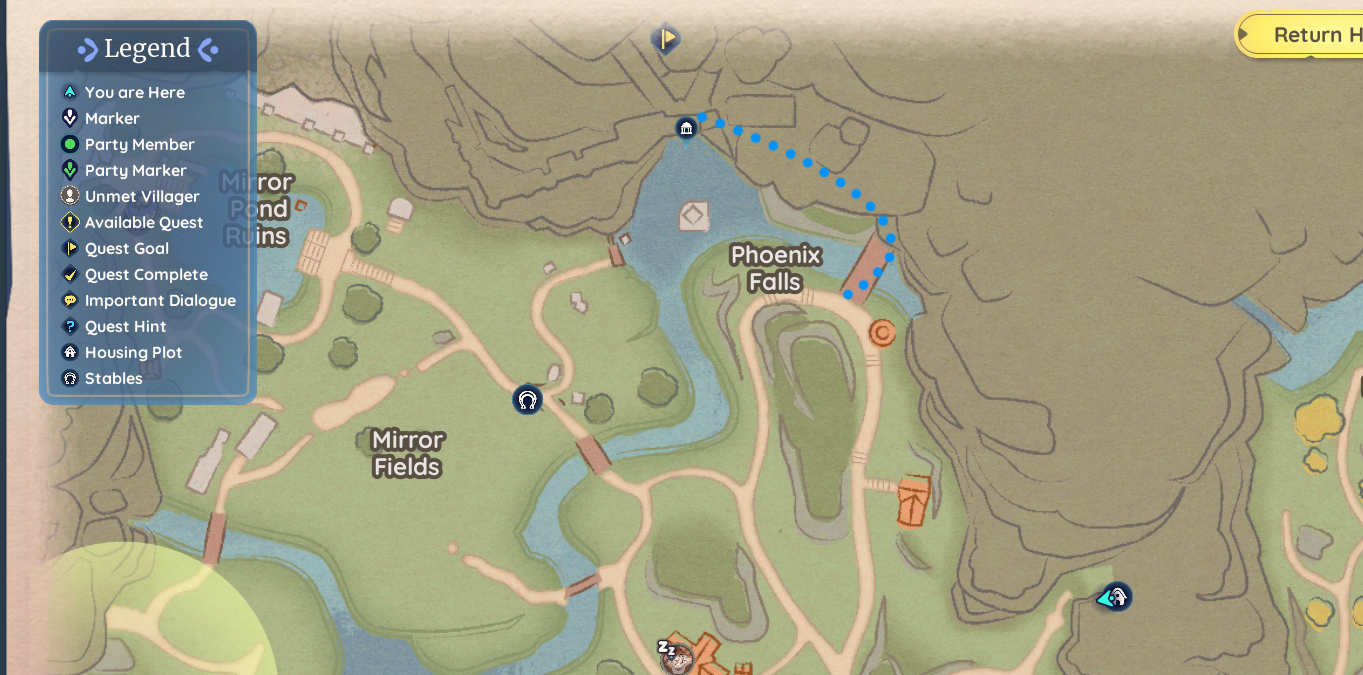The height and width of the screenshot is (675, 1363).
Task: Select the stables horseshoe marker in Mirror Fields
Action: click(x=527, y=401)
